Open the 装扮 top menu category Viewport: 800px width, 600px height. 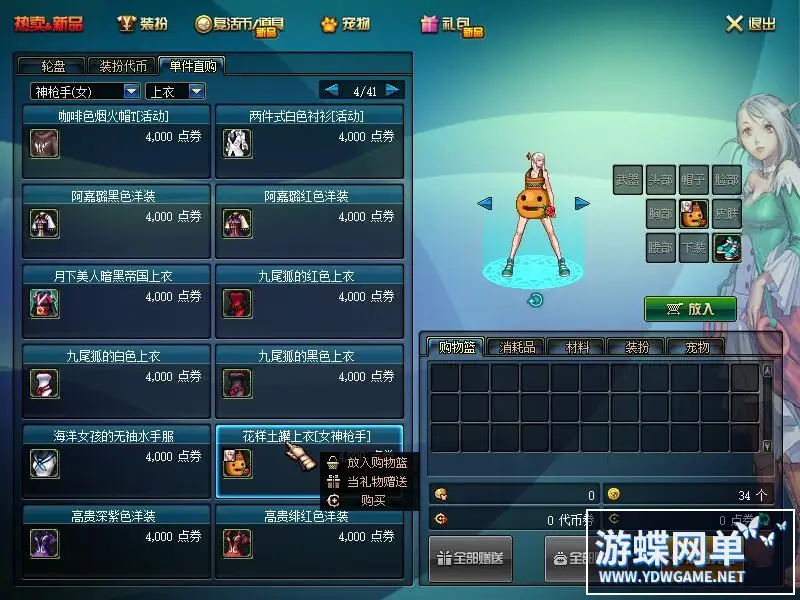pyautogui.click(x=142, y=24)
